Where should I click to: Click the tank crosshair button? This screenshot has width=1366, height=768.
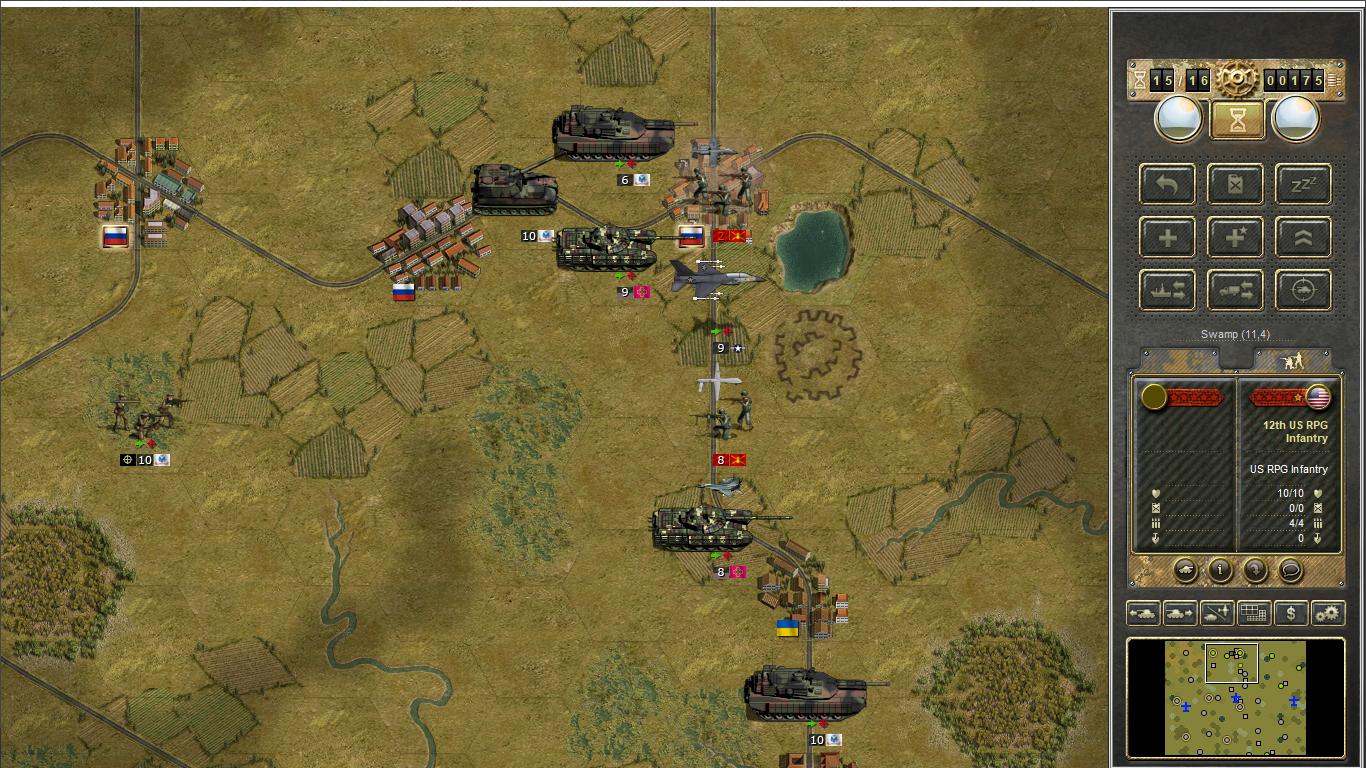click(x=1303, y=290)
